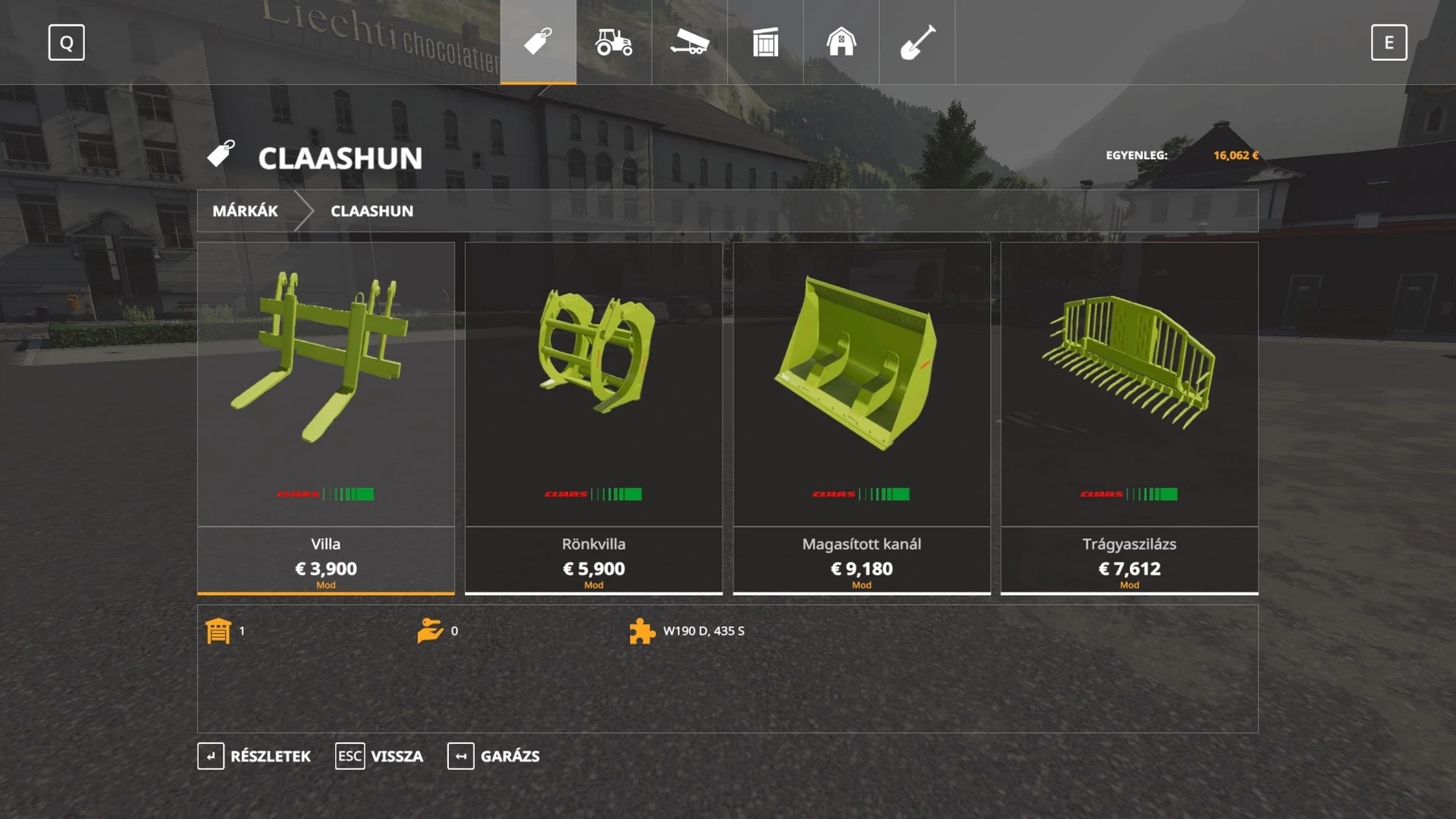Switch to the price tag brands tab
This screenshot has width=1456, height=819.
click(538, 42)
